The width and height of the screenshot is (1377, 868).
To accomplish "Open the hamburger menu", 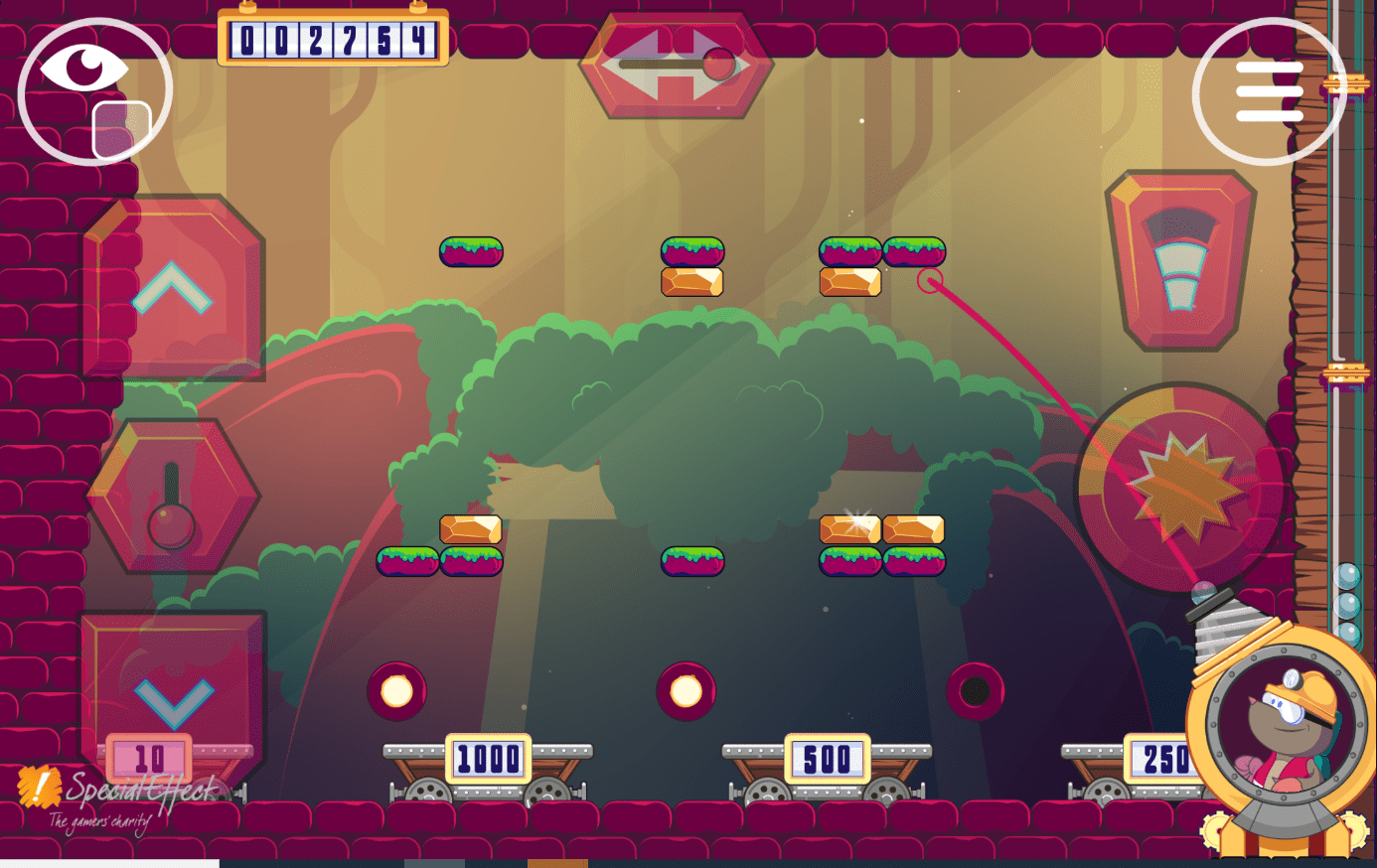I will pyautogui.click(x=1269, y=91).
